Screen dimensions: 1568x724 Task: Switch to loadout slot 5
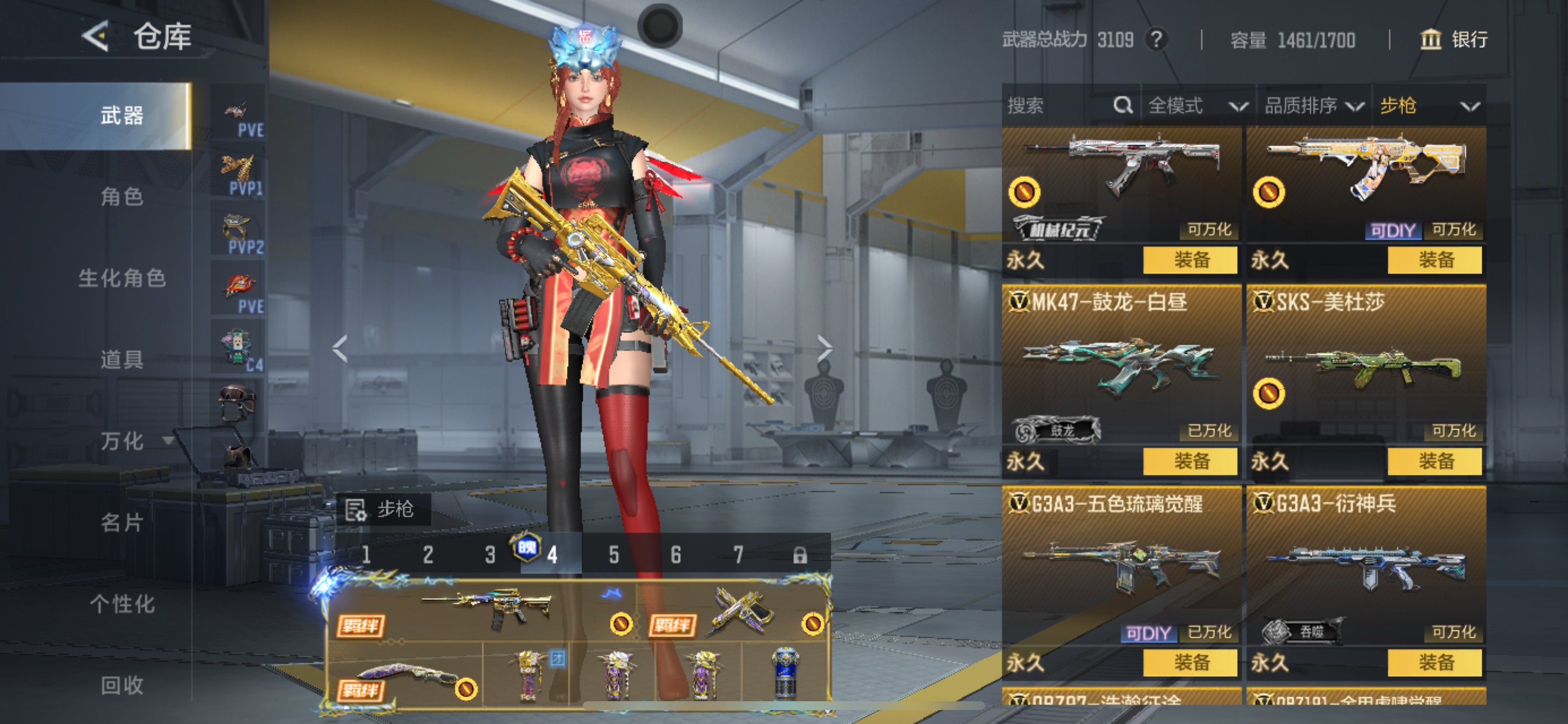(614, 554)
